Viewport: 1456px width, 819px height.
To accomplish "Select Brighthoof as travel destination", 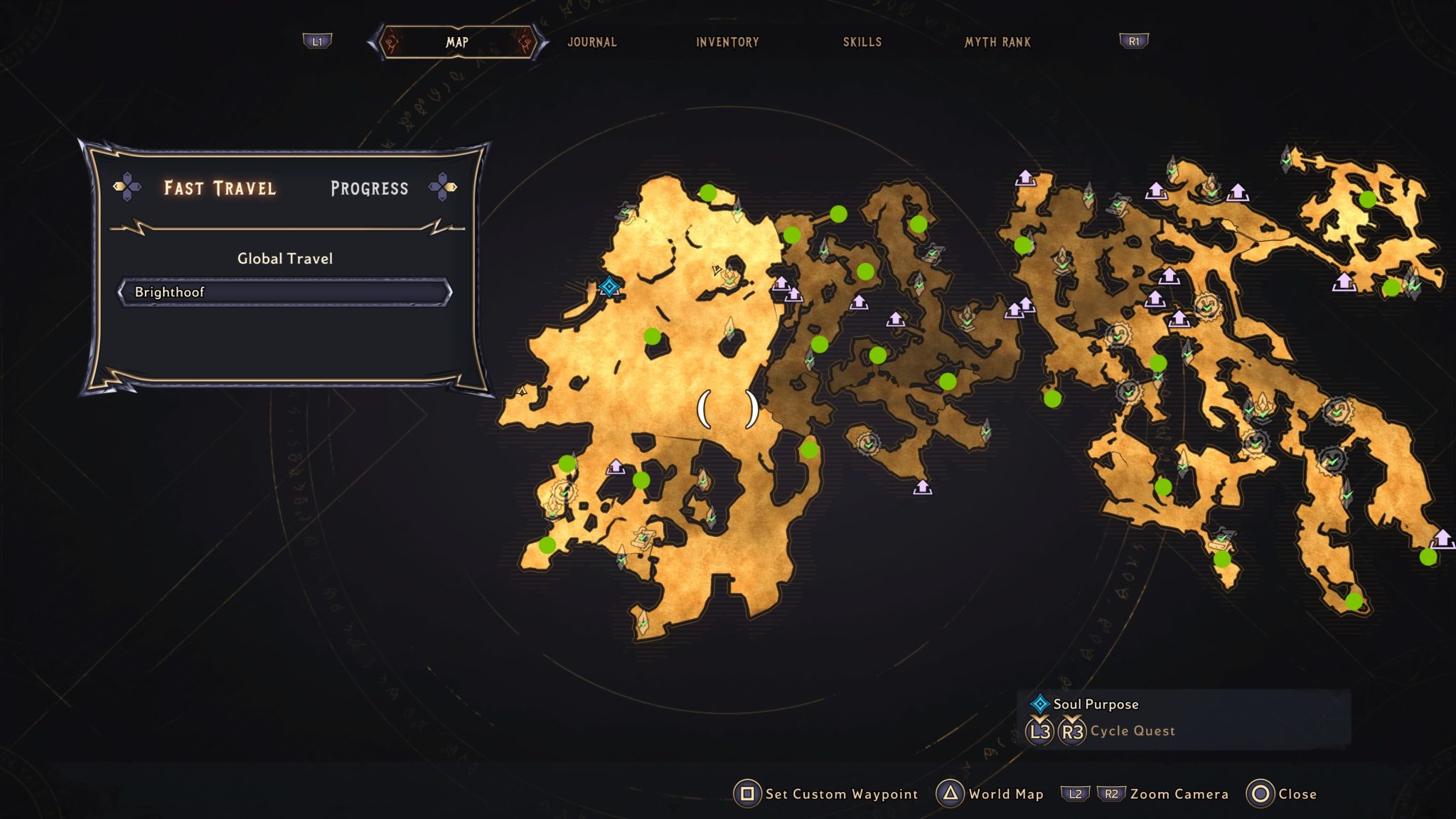I will click(x=284, y=292).
